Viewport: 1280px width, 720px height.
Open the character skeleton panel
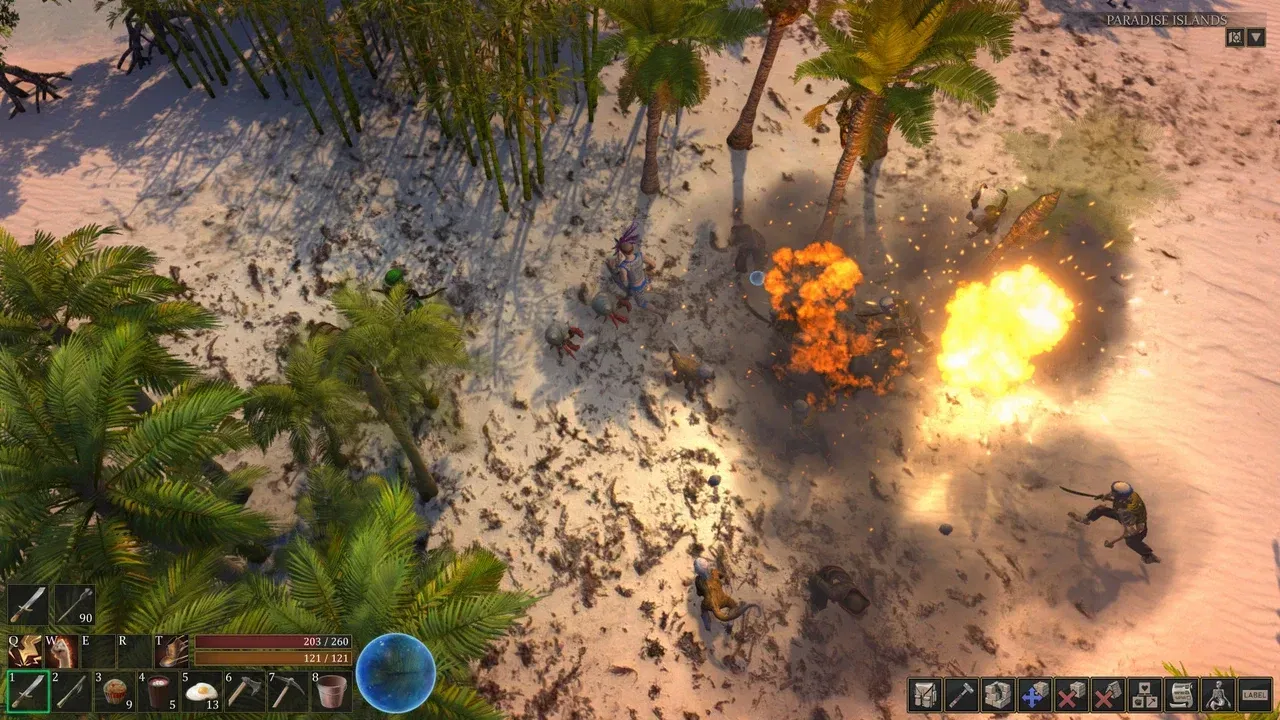1217,695
